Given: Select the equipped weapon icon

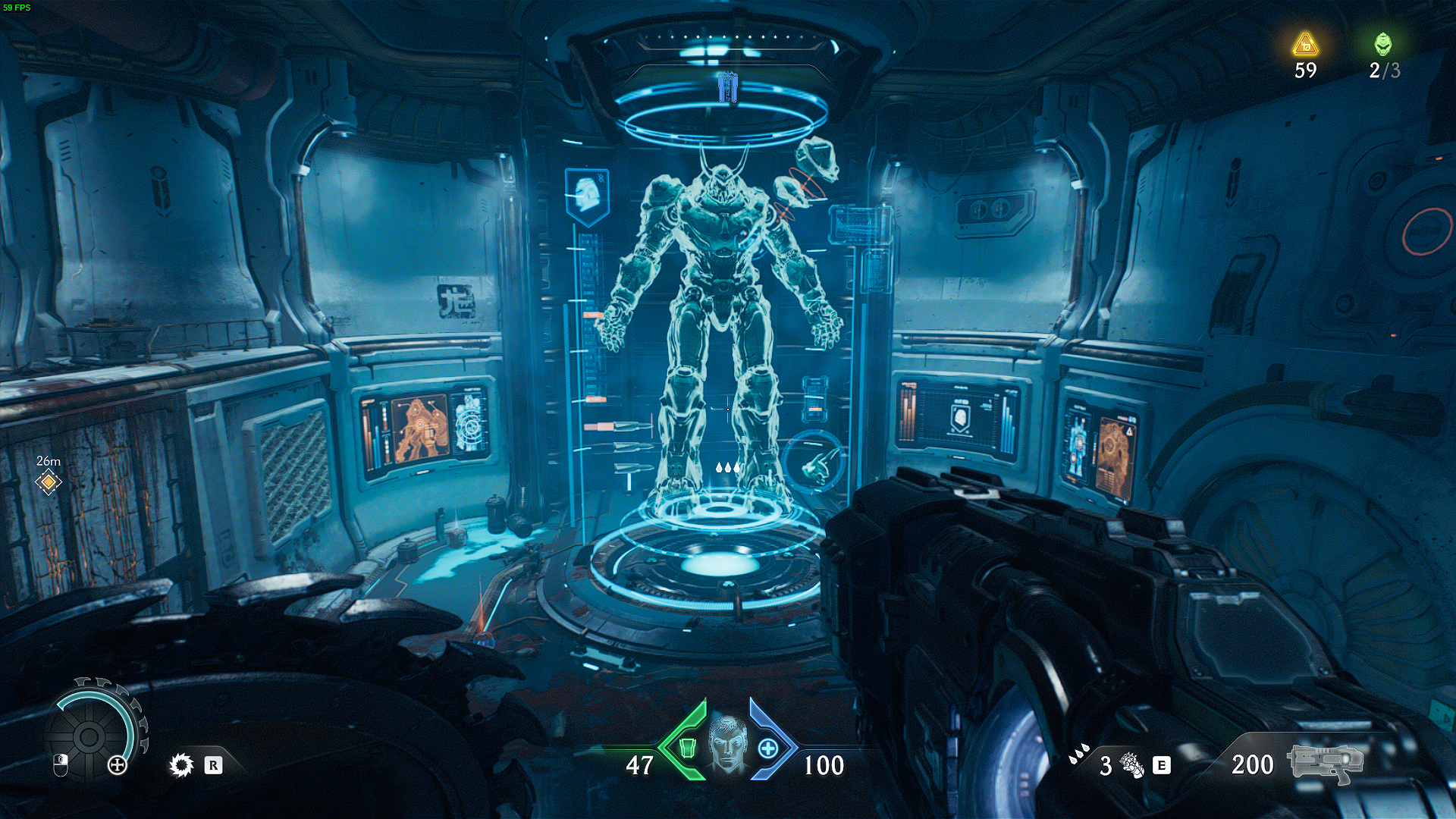Looking at the screenshot, I should [1324, 763].
